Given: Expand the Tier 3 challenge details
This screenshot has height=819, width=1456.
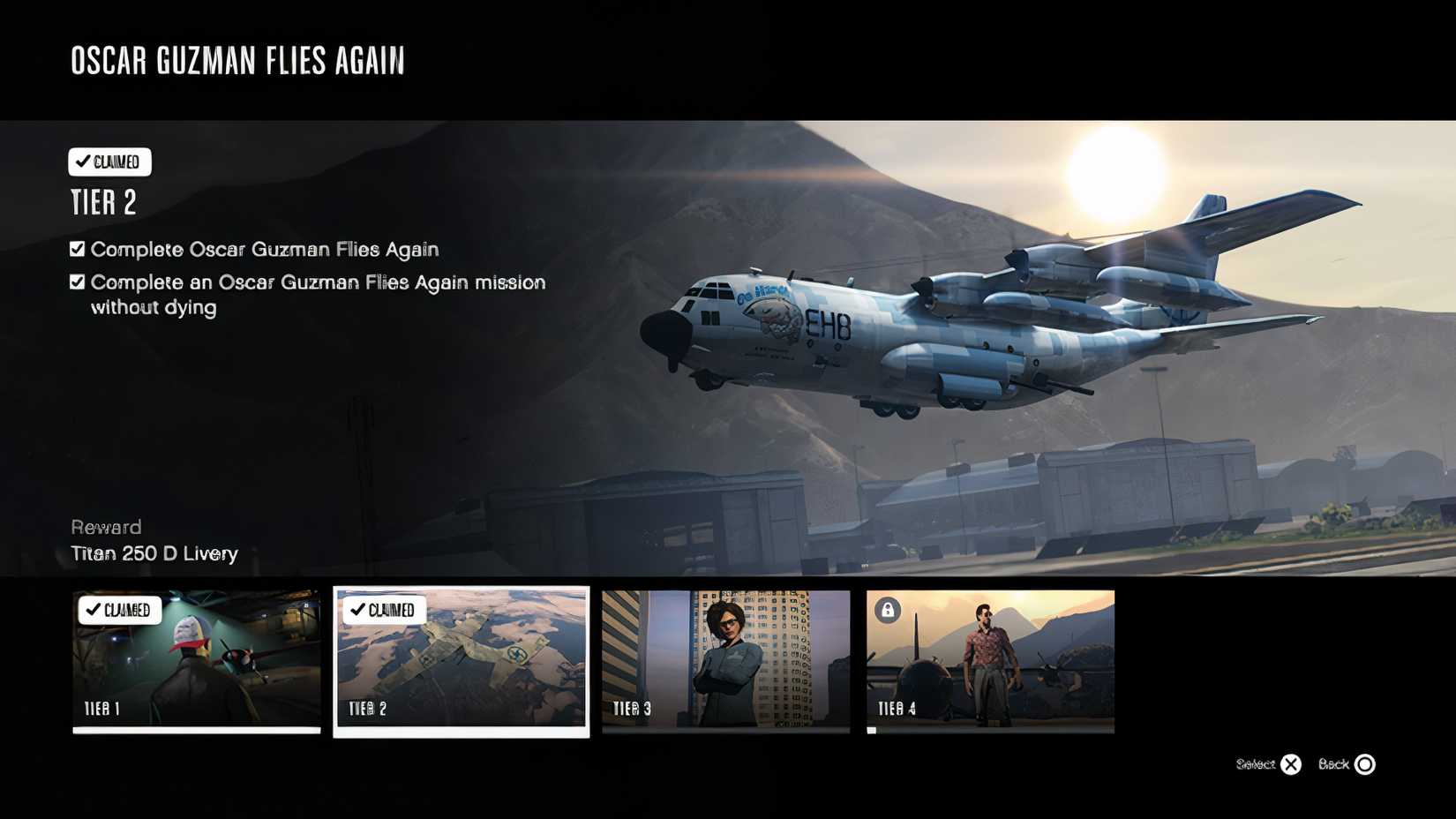Looking at the screenshot, I should coord(725,662).
